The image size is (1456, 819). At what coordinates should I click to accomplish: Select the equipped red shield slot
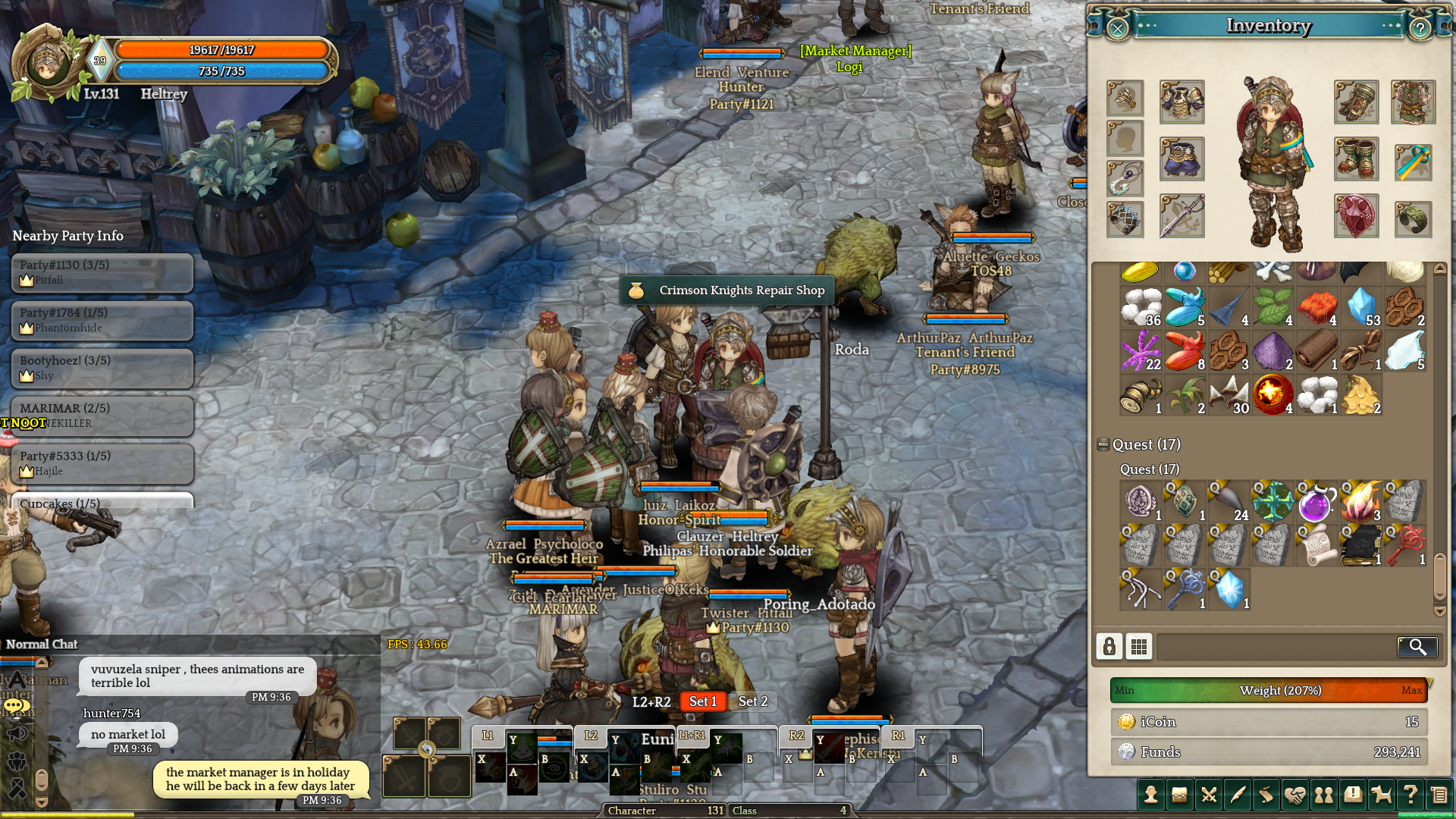tap(1356, 216)
